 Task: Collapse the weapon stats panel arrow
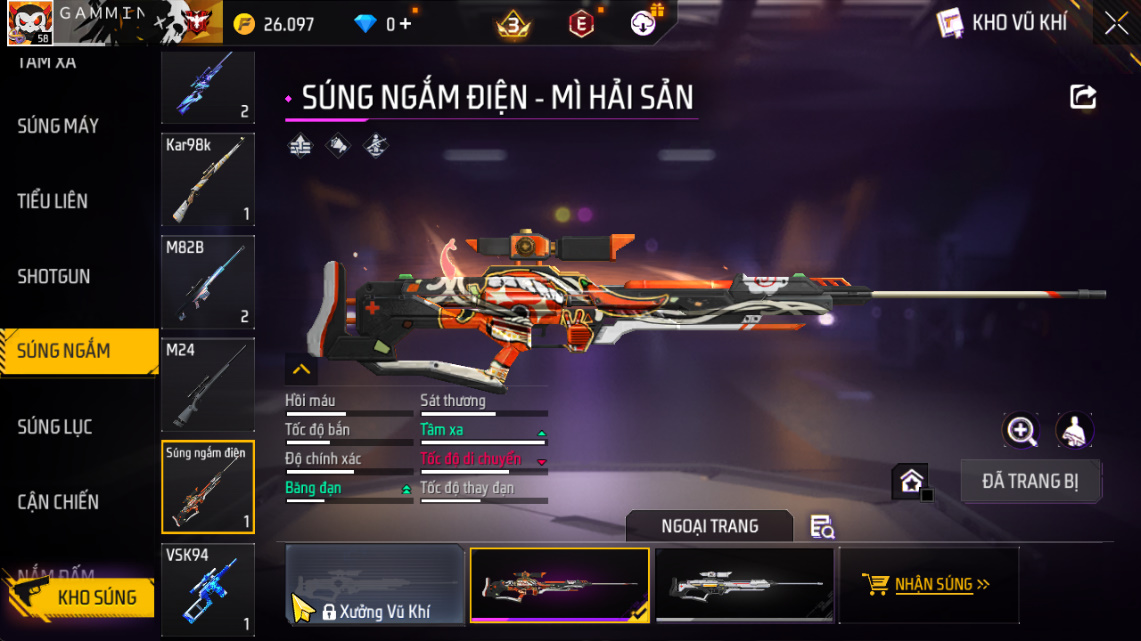301,370
